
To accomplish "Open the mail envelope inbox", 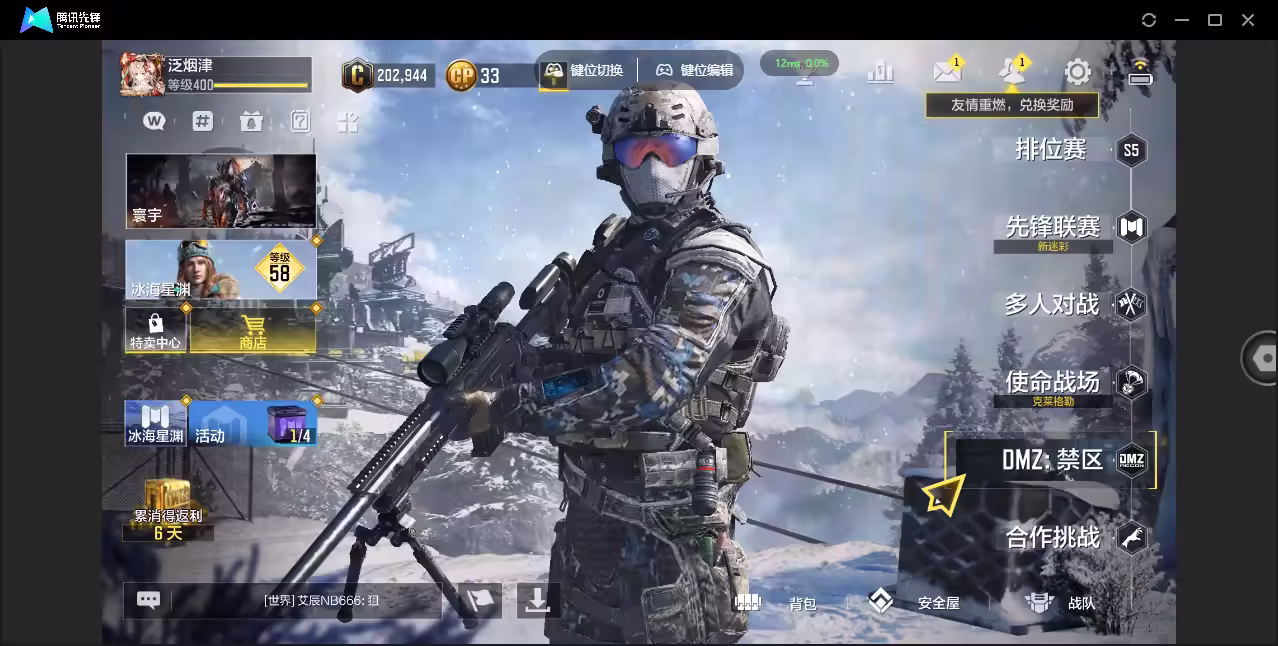I will point(946,71).
